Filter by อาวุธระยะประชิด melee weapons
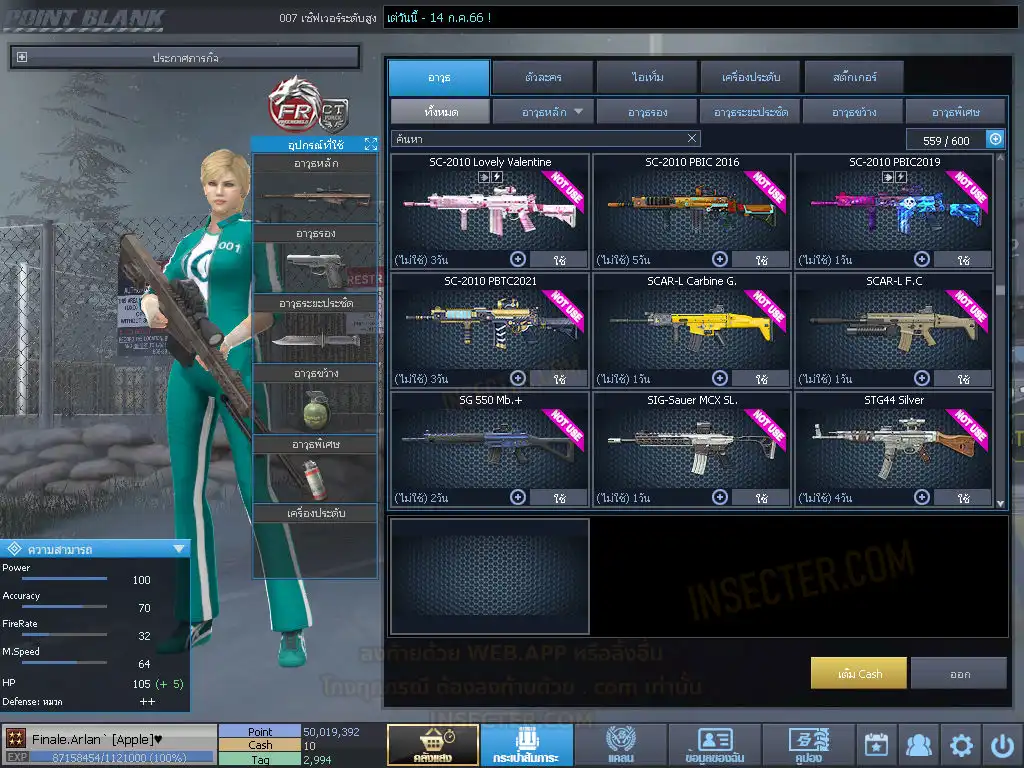 [x=750, y=112]
